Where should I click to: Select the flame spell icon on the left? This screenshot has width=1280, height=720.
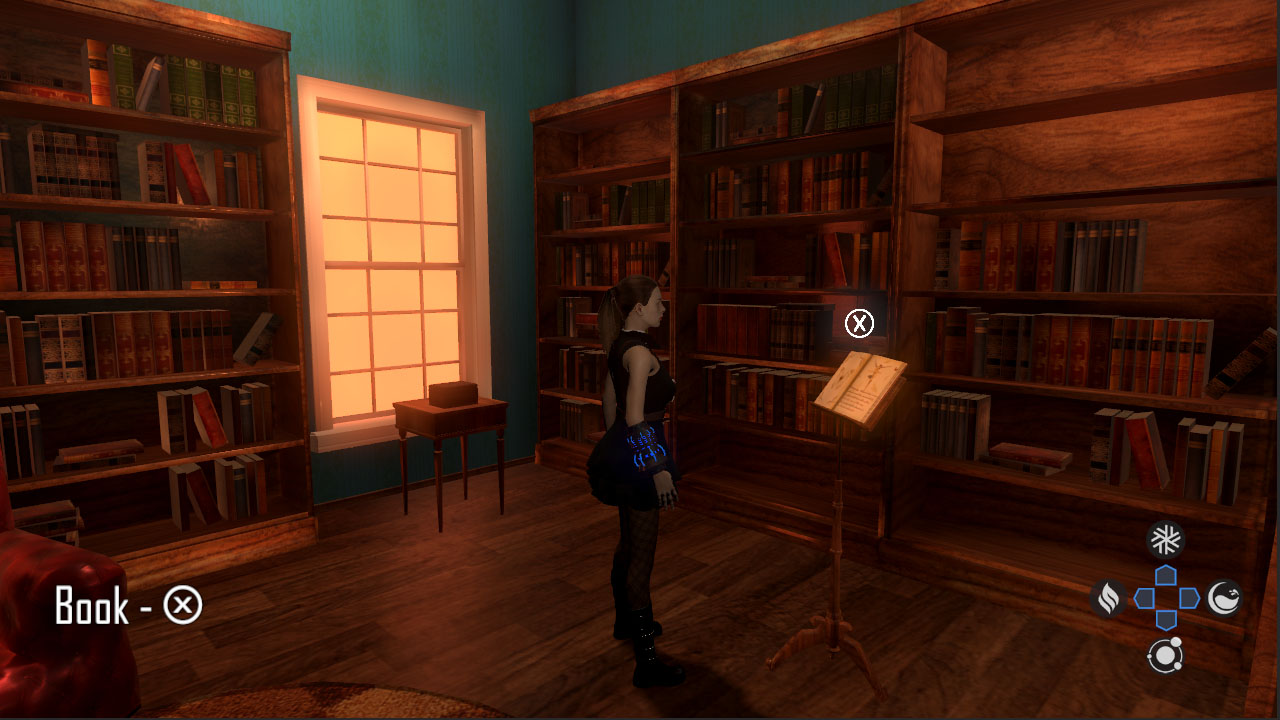click(x=1106, y=597)
